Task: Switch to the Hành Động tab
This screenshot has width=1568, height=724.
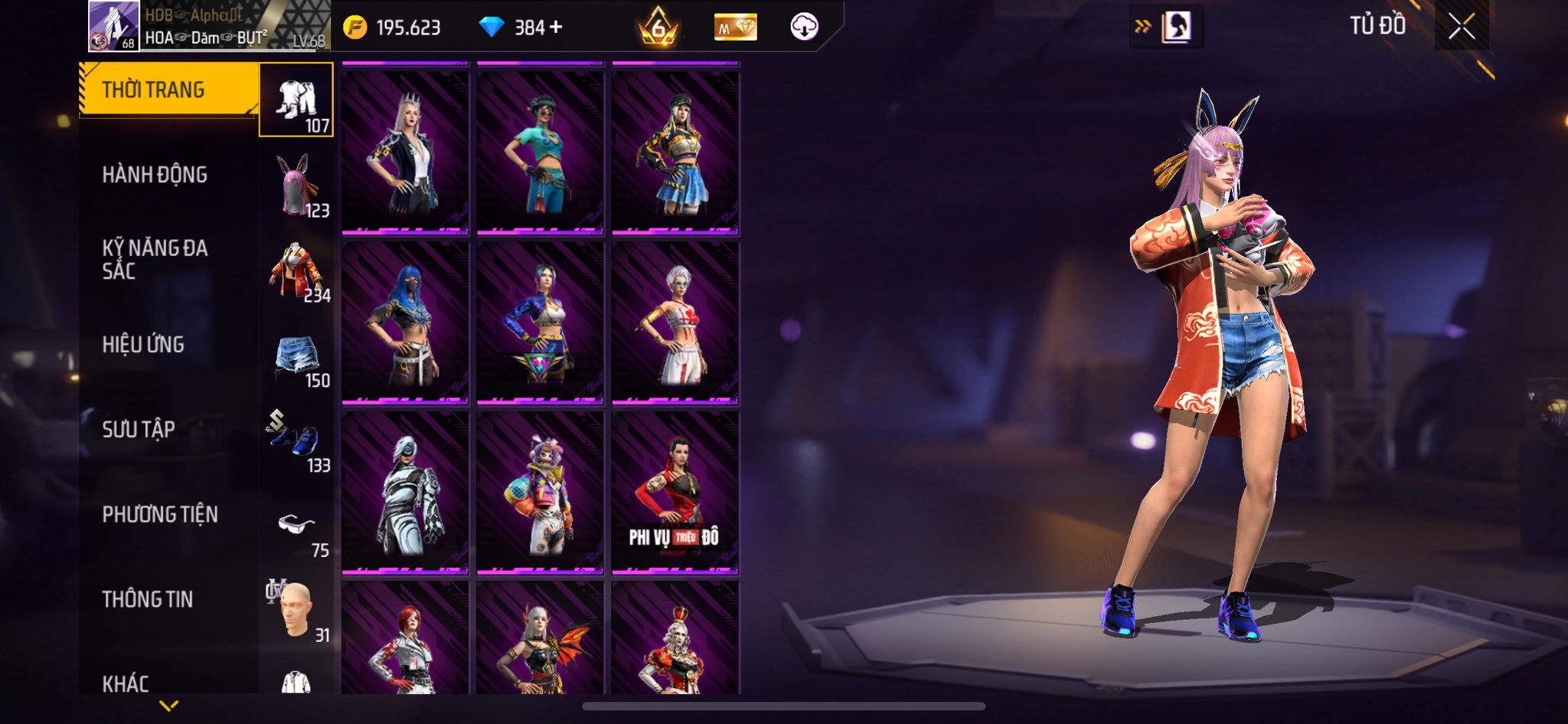Action: click(x=155, y=175)
